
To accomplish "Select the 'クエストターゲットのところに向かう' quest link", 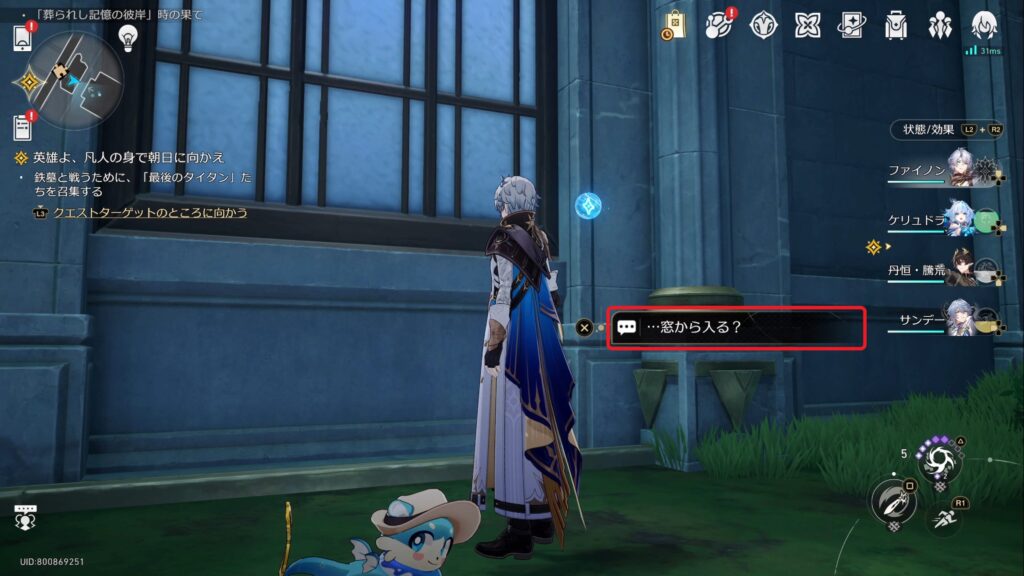I will click(150, 213).
